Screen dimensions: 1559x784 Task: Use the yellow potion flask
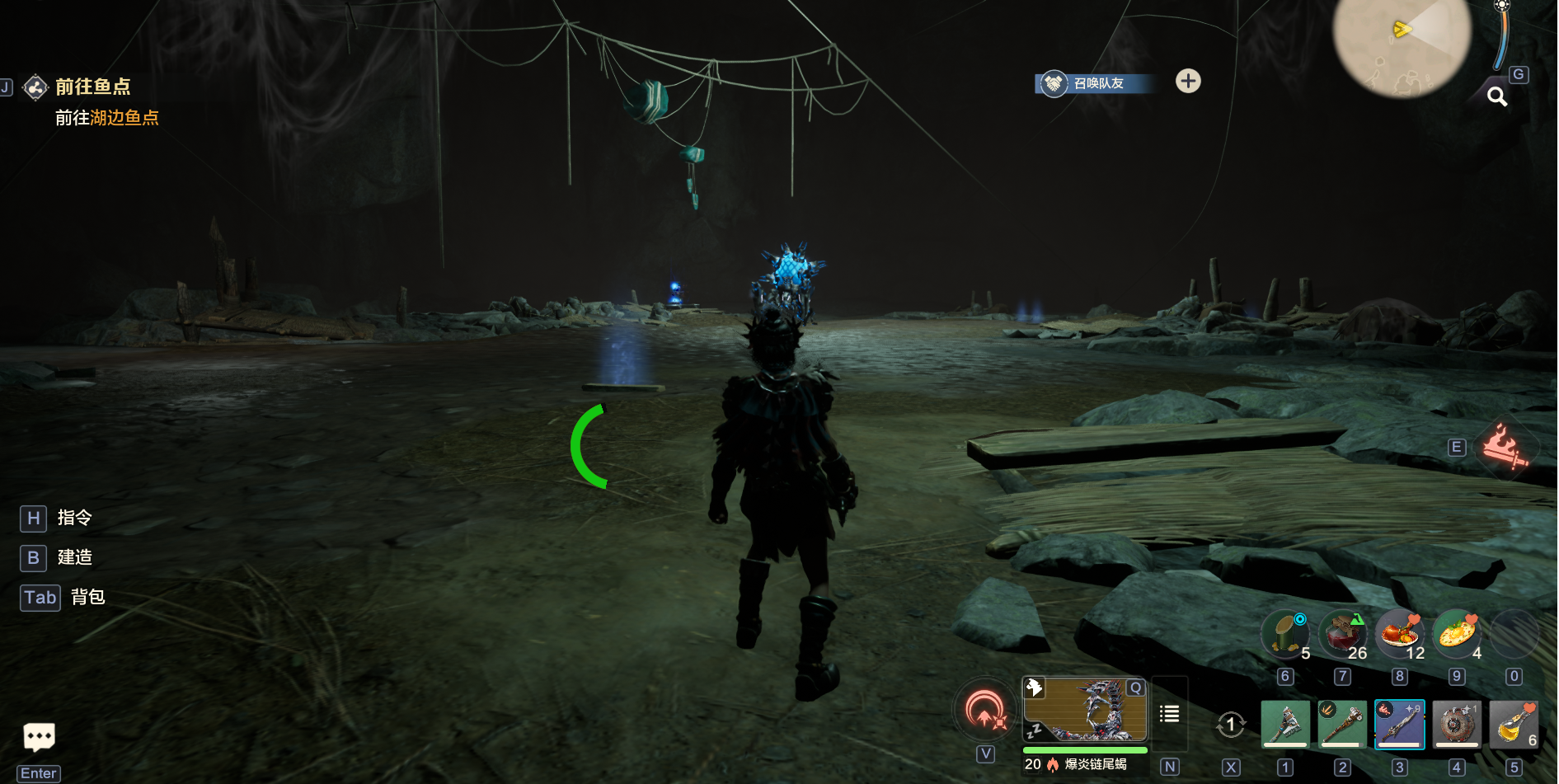(x=1514, y=725)
